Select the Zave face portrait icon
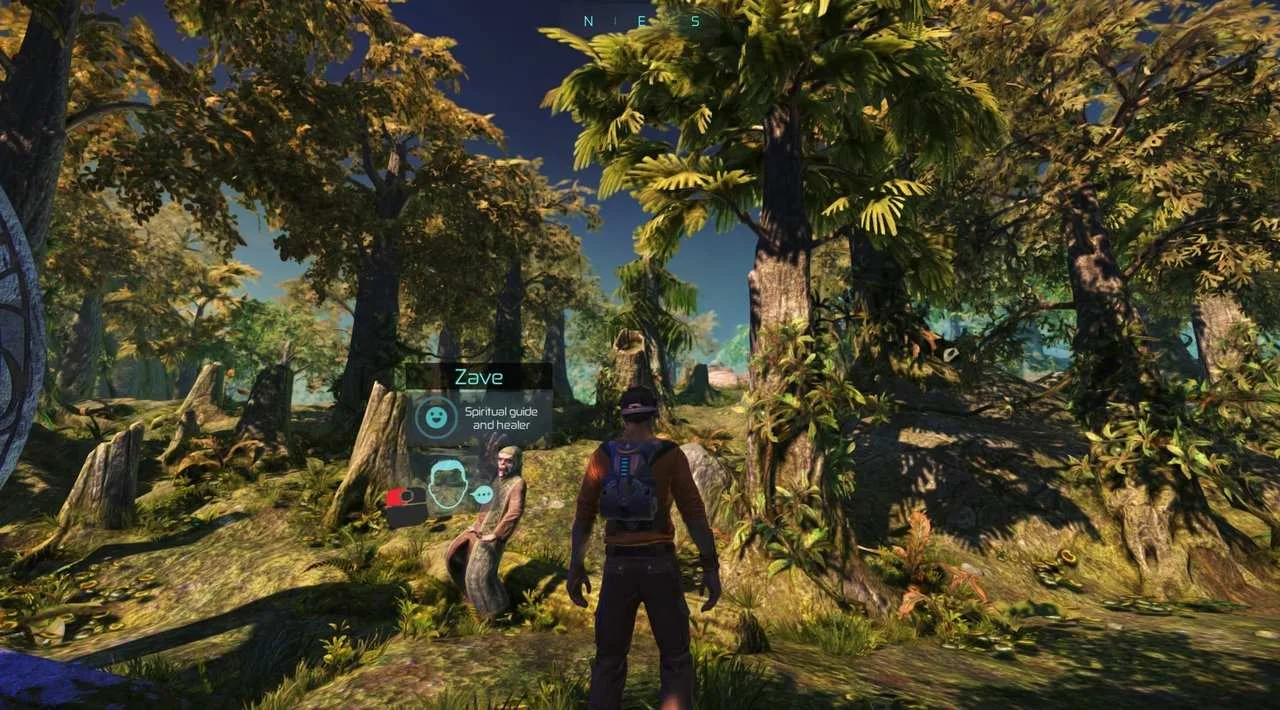Image resolution: width=1280 pixels, height=710 pixels. coord(447,485)
